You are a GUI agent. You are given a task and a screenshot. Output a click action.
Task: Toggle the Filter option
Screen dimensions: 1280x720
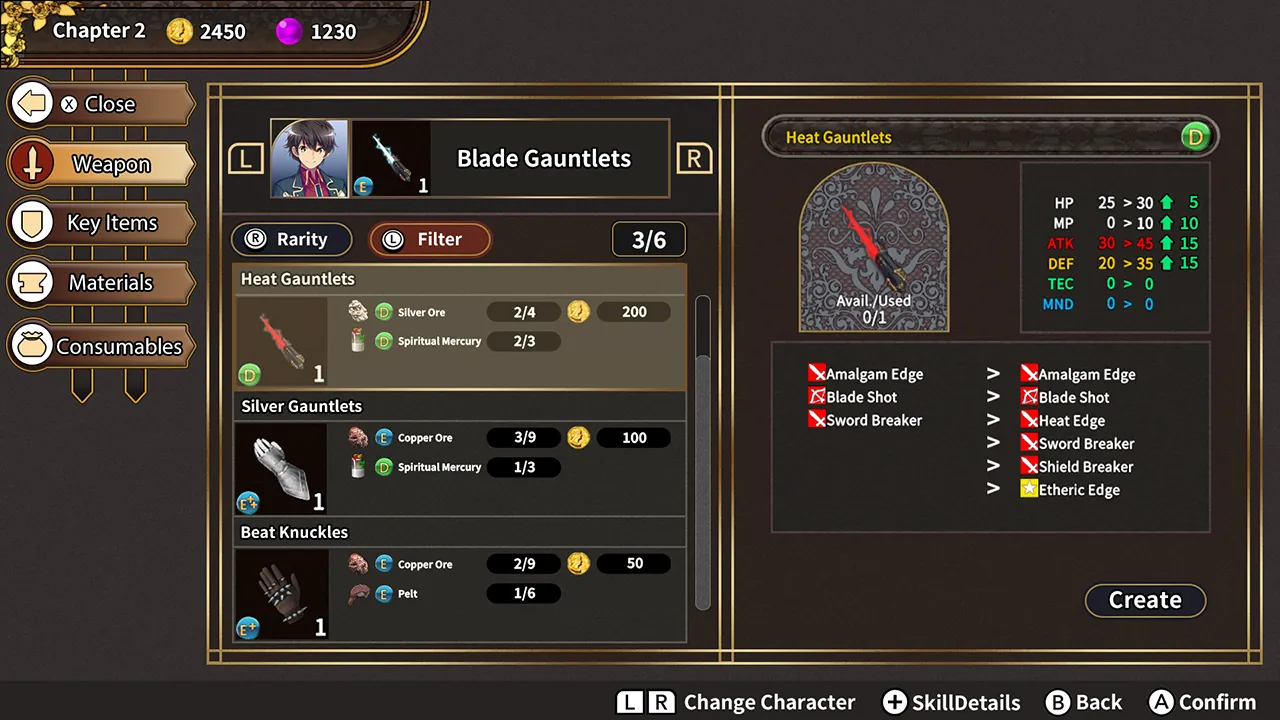click(429, 239)
